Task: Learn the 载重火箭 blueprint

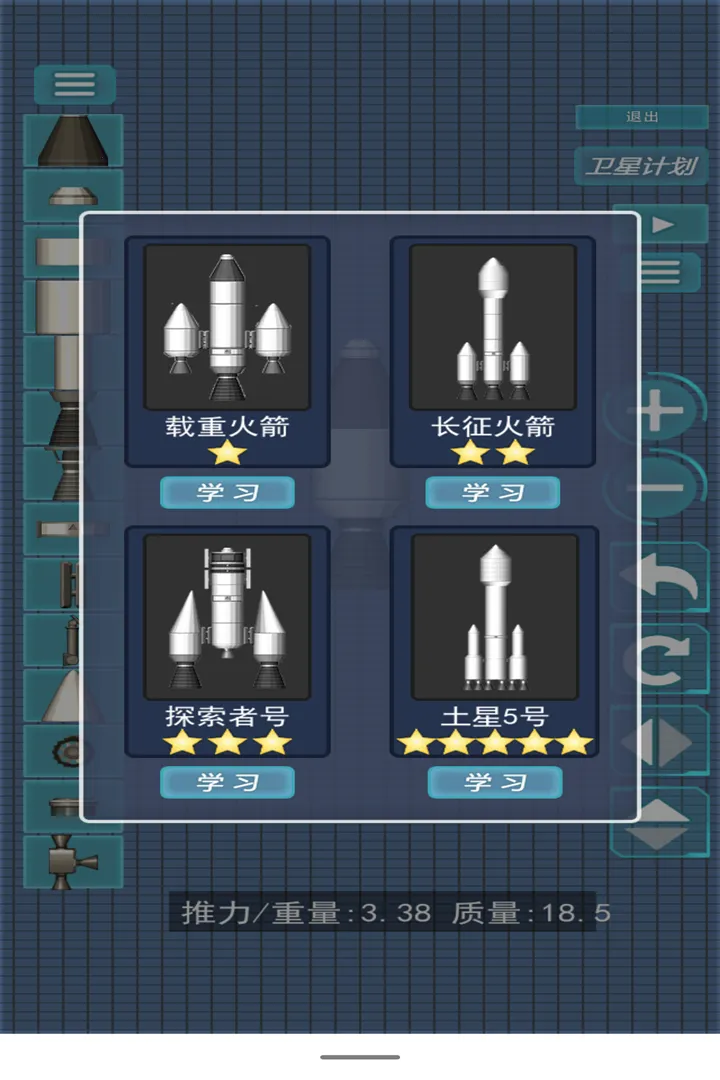Action: 227,492
